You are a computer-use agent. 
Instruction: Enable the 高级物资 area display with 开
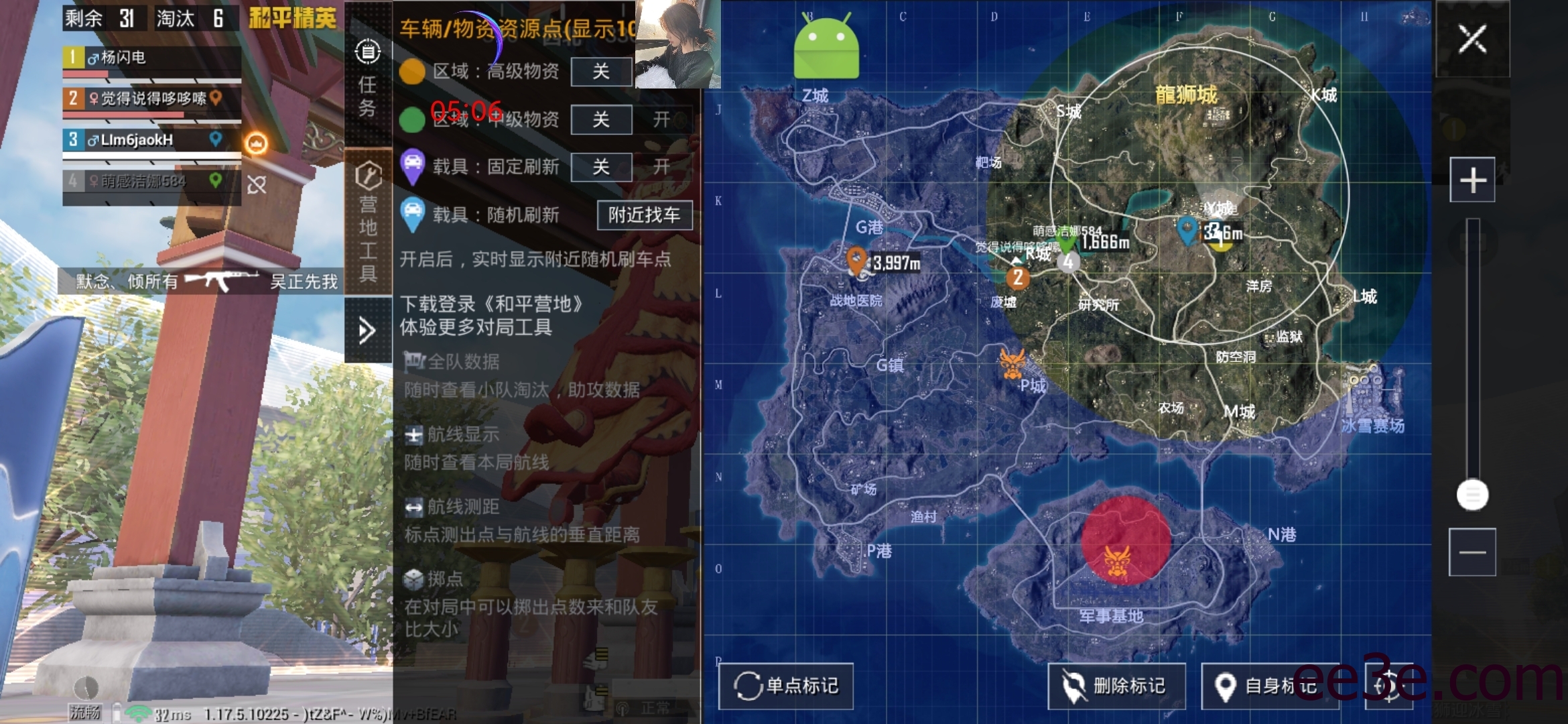pos(662,72)
